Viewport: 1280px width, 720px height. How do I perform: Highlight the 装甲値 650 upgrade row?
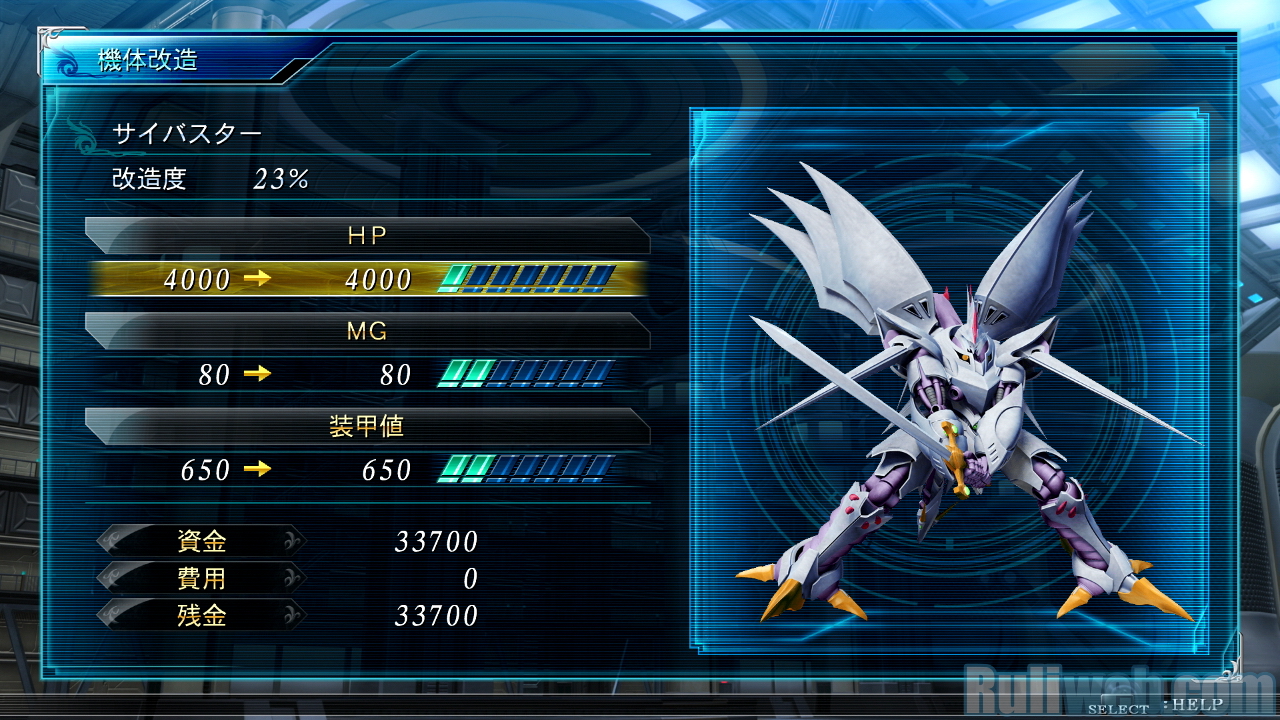click(x=367, y=469)
